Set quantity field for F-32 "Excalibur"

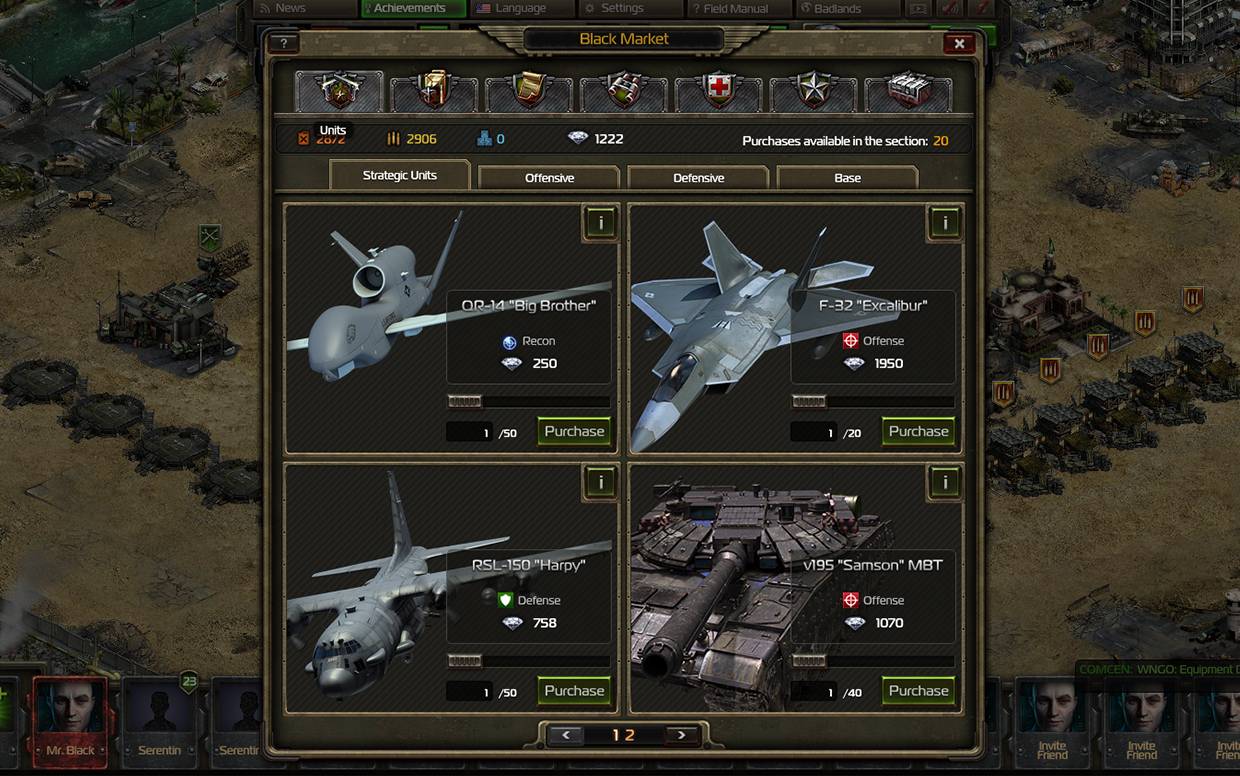[814, 433]
